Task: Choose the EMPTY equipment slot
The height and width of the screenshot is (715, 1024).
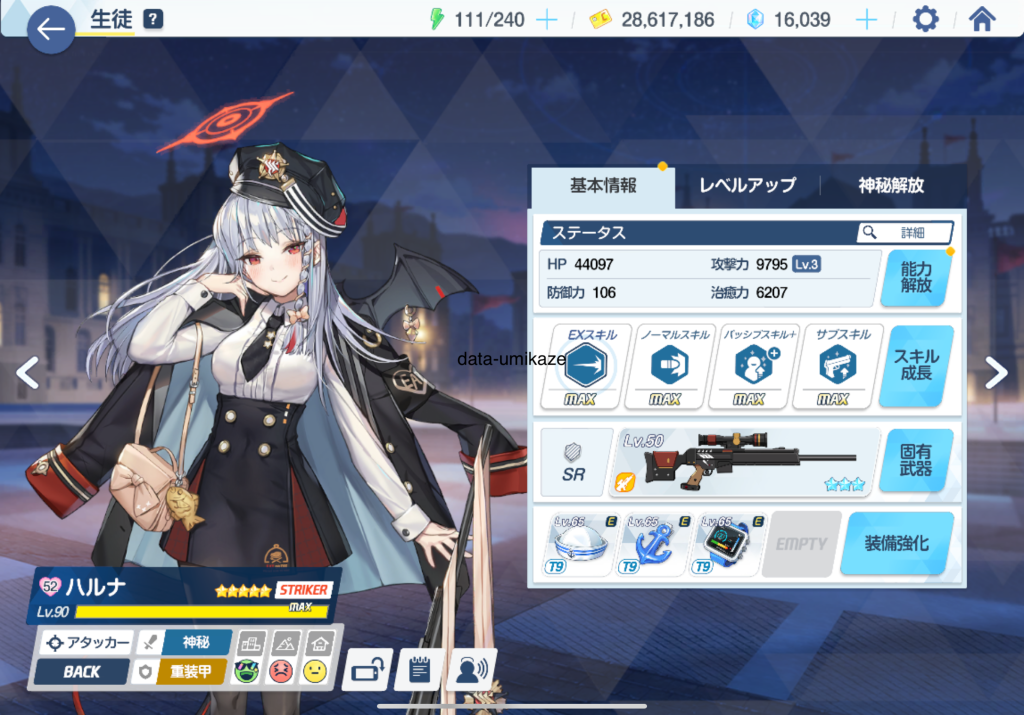Action: [801, 545]
